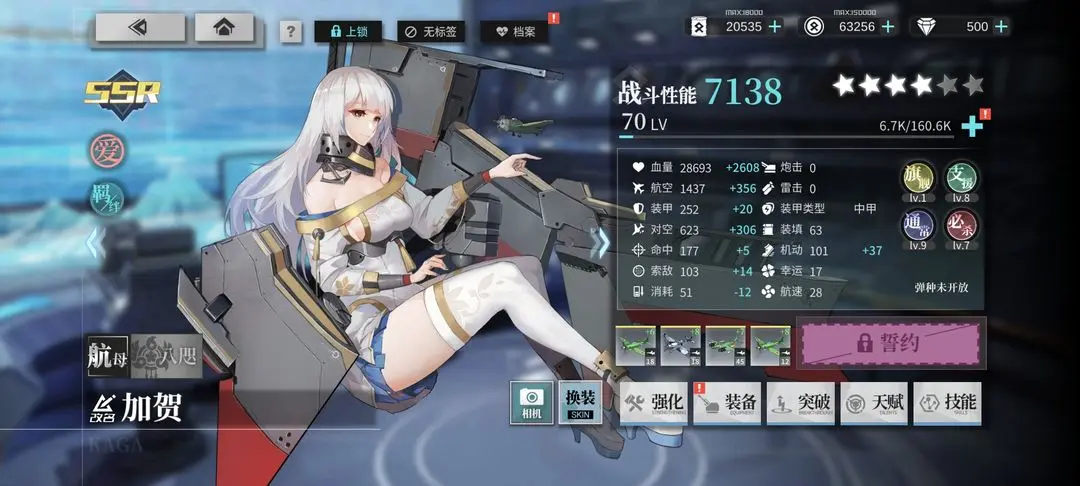Switch to the 强化 strengthening tab
This screenshot has height=486, width=1080.
(x=653, y=403)
